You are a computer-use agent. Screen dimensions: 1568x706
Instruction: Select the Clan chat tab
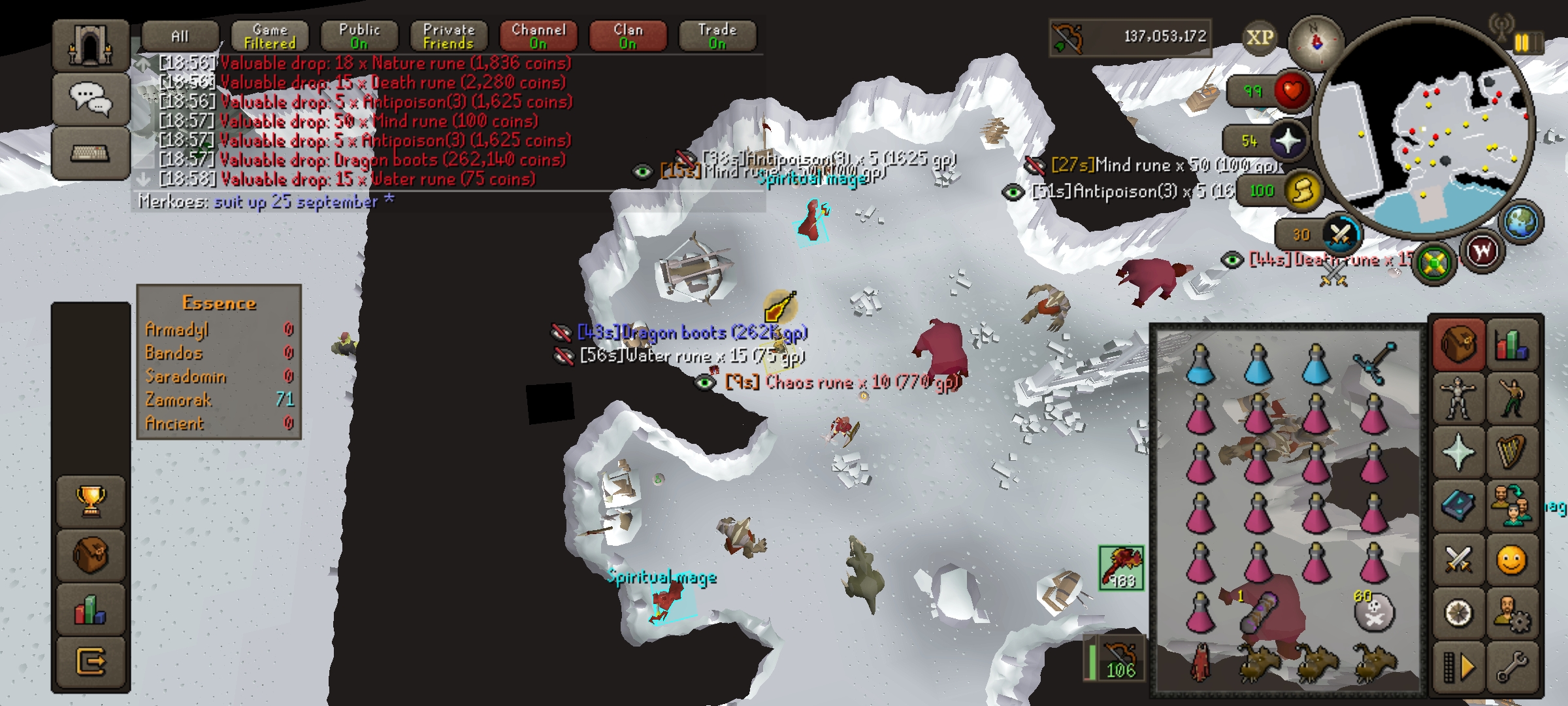[628, 36]
